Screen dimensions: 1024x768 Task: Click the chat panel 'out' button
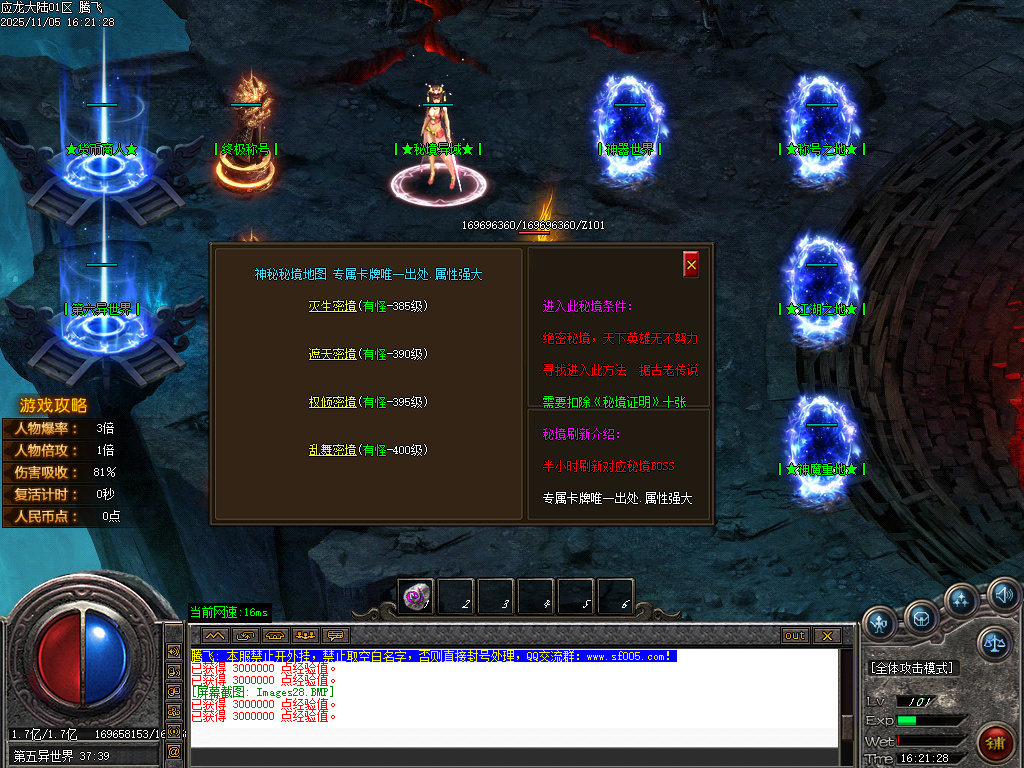pos(795,636)
